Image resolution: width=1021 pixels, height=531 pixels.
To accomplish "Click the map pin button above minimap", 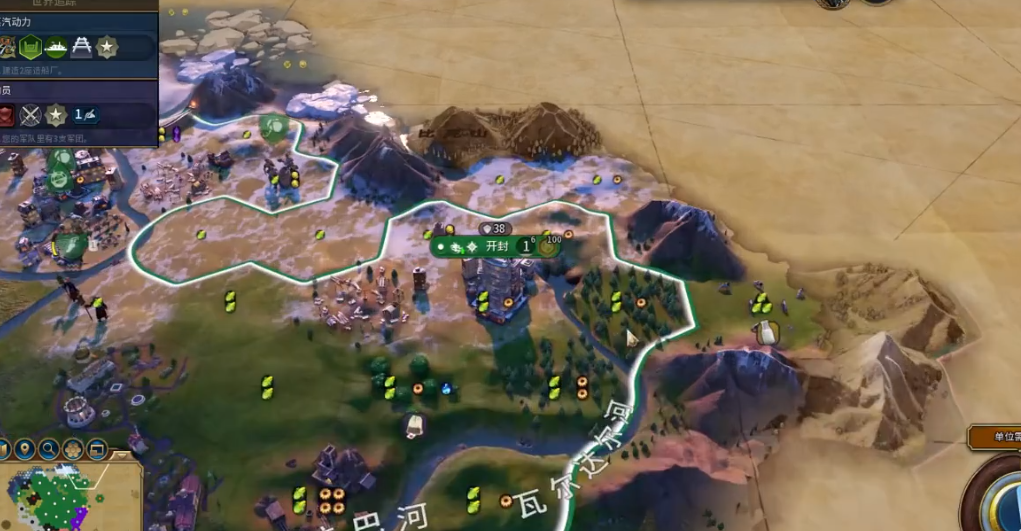I will tap(25, 449).
